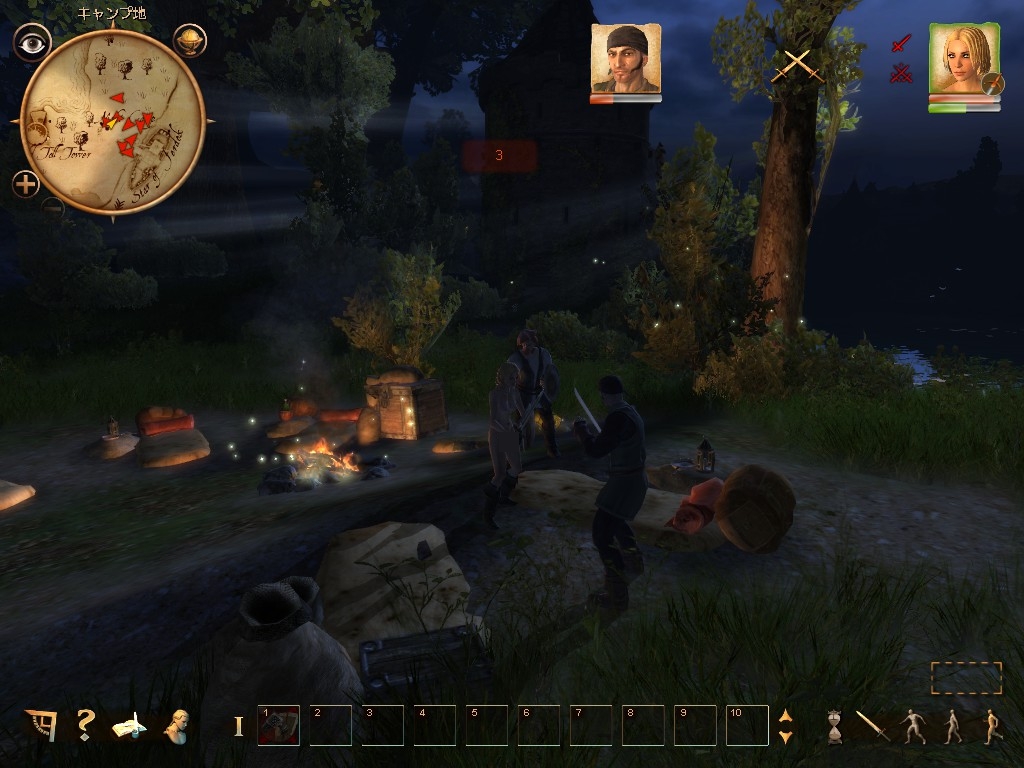The height and width of the screenshot is (768, 1024).
Task: Select the blonde heroine party portrait
Action: click(964, 60)
